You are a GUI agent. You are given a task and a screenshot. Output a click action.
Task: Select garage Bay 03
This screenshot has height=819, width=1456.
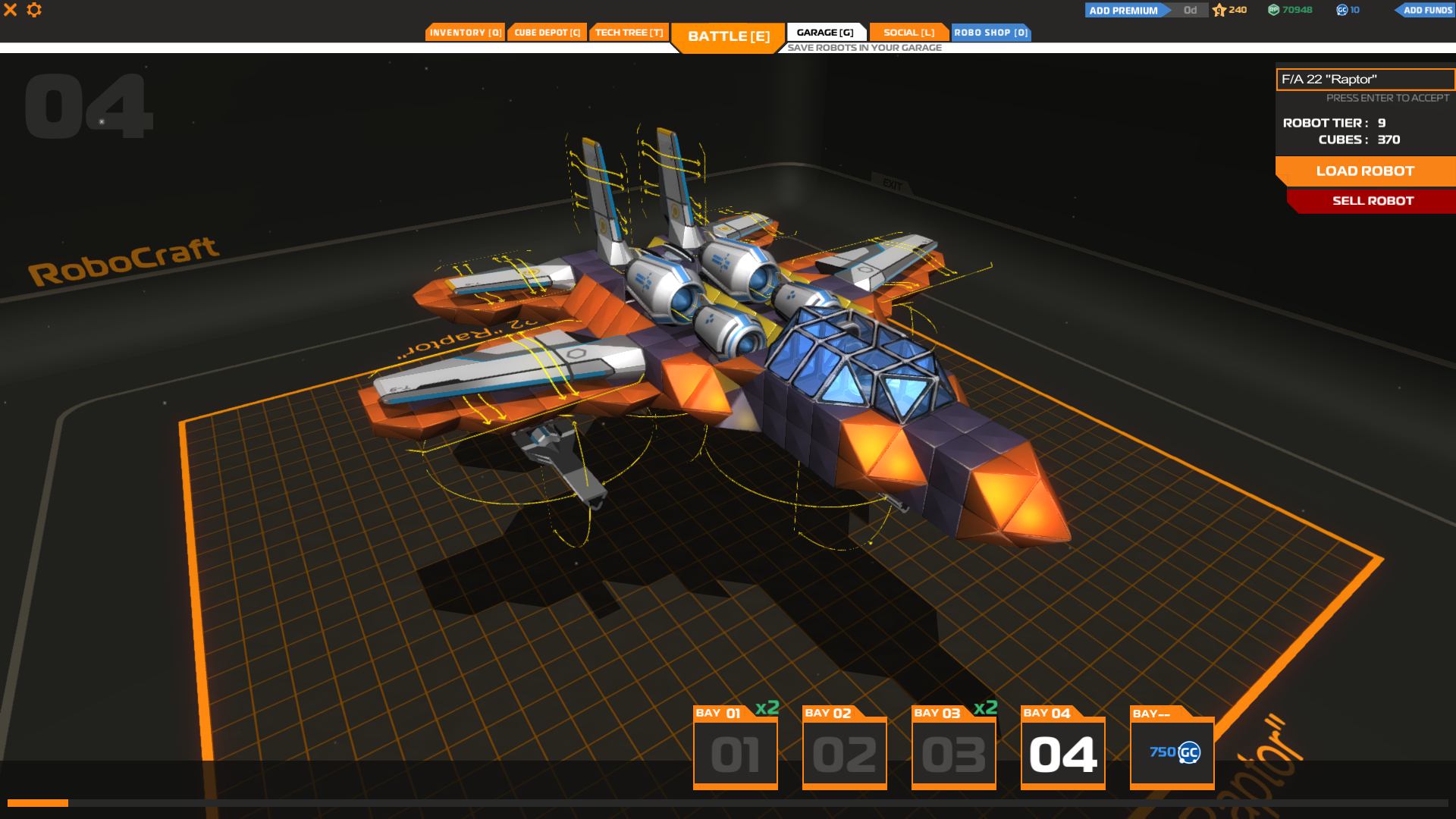pos(953,751)
